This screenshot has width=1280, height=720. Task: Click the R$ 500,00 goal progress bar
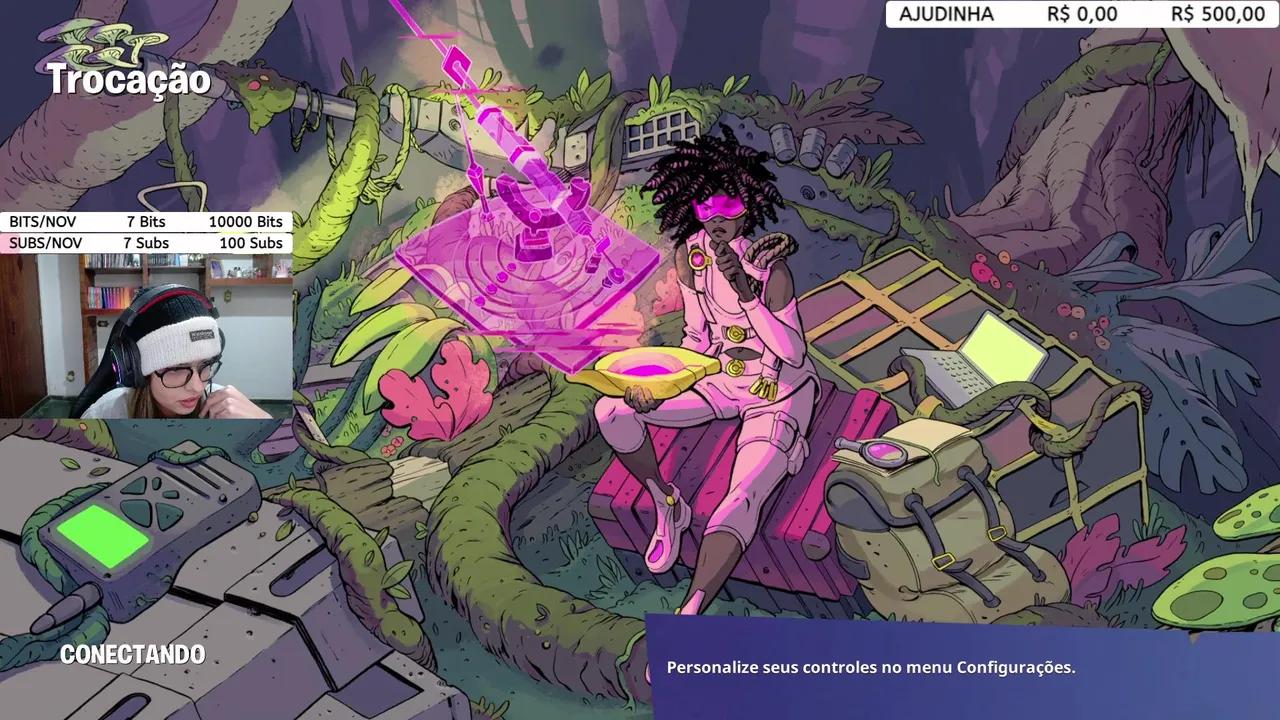pyautogui.click(x=1216, y=15)
